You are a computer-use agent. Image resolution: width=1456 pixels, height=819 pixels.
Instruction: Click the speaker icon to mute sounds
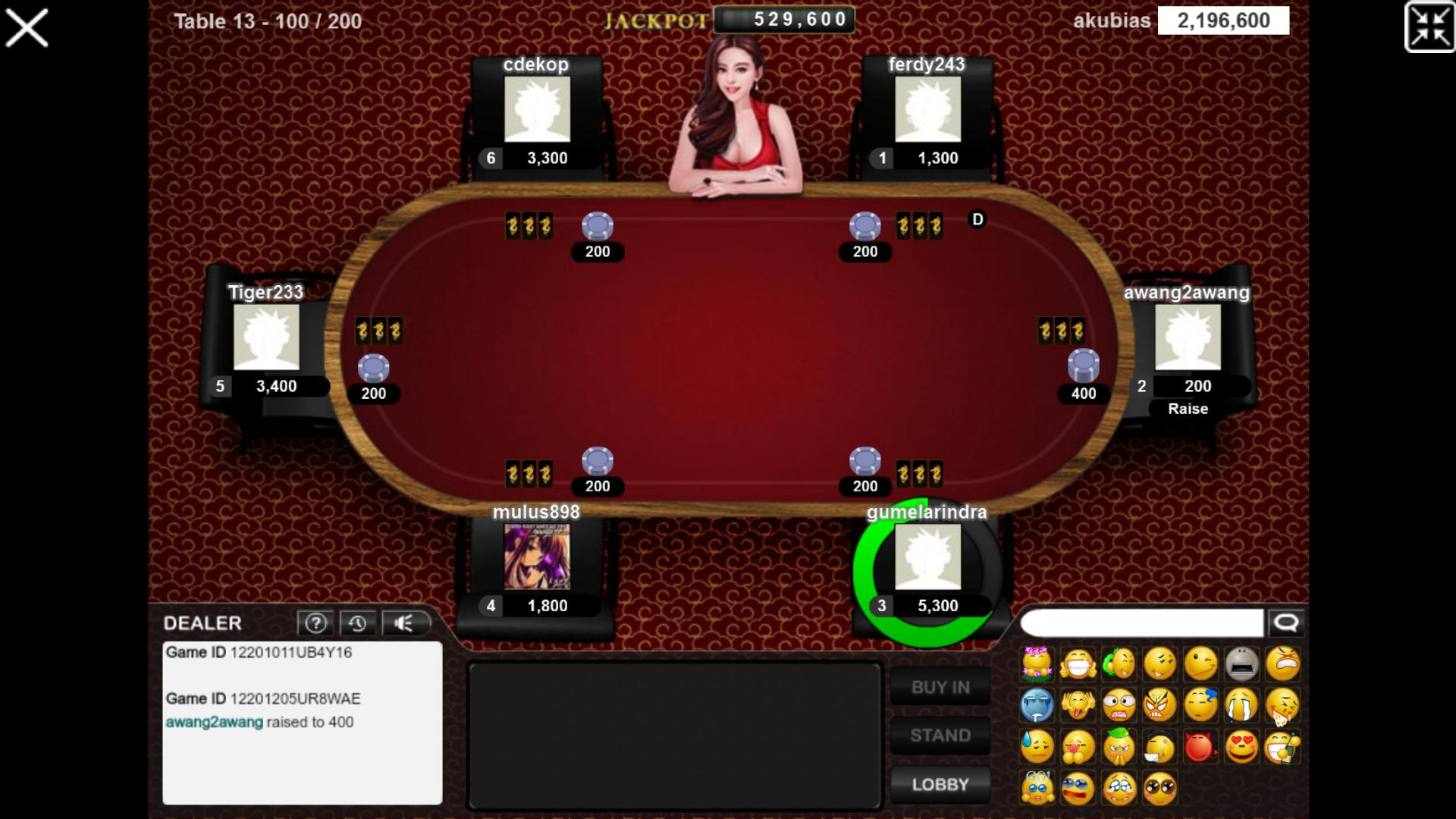403,623
